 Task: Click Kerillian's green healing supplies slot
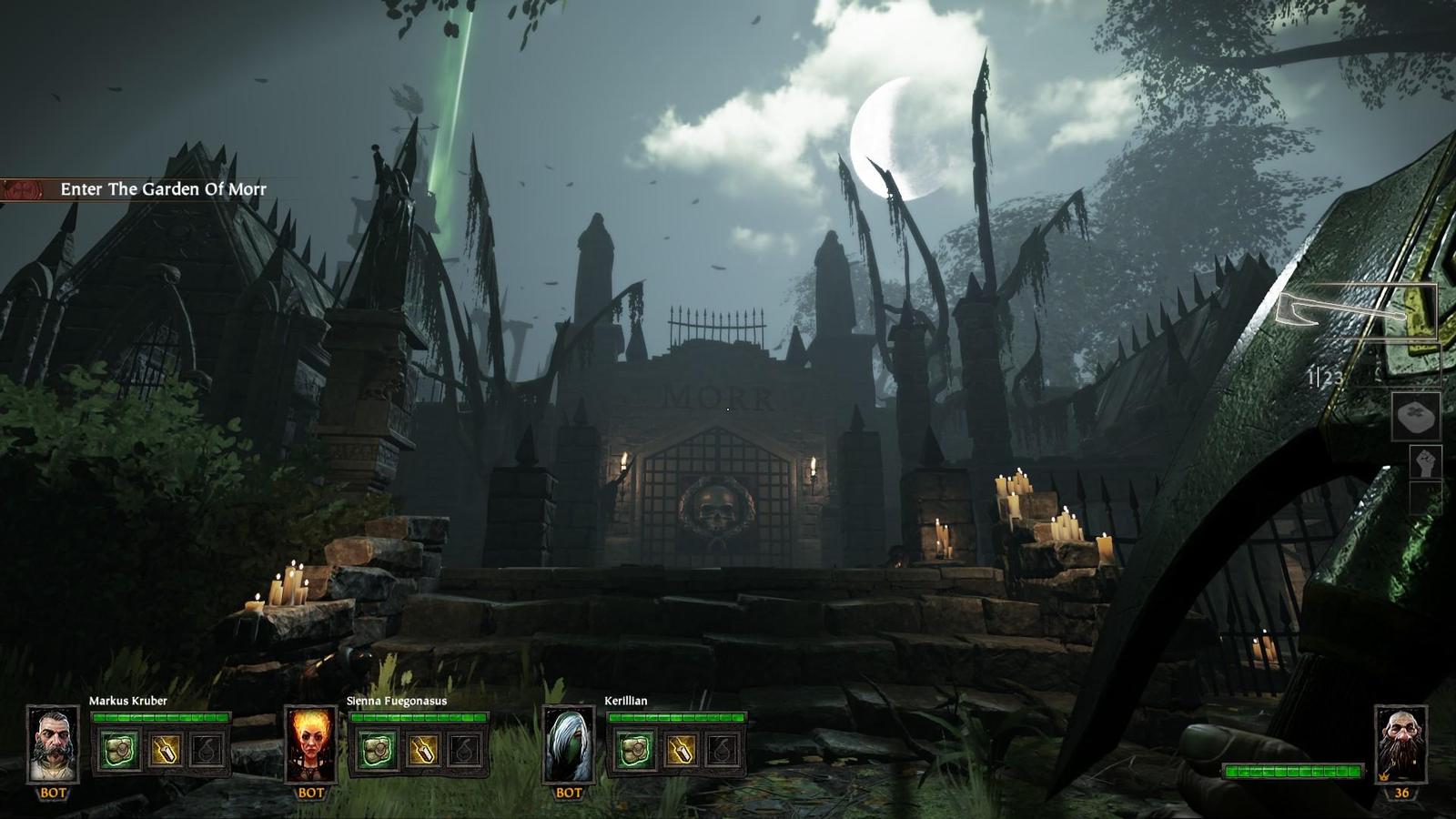click(634, 751)
